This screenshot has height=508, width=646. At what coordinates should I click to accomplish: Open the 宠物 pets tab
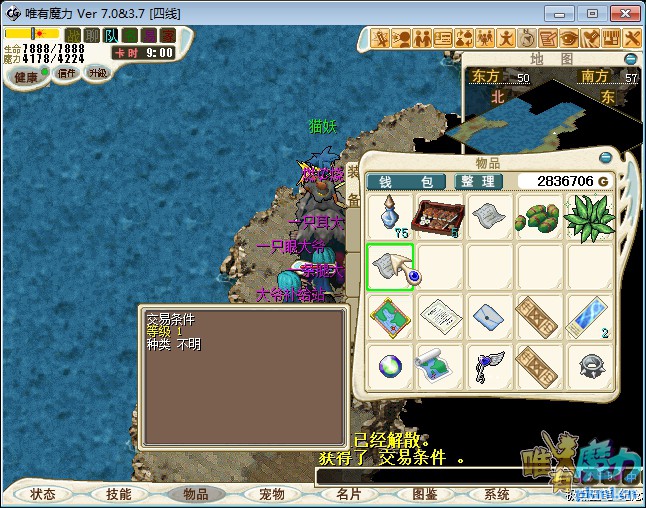tap(272, 494)
